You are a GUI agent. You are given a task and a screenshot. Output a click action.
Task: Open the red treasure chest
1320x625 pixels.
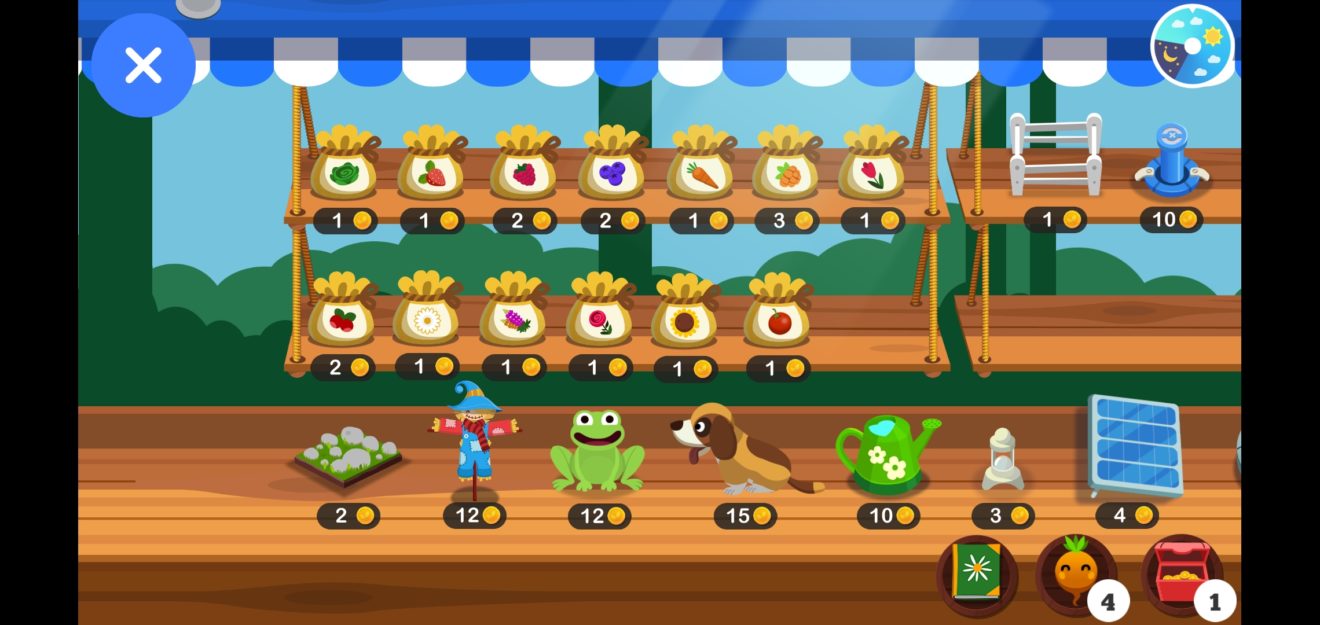click(1181, 574)
